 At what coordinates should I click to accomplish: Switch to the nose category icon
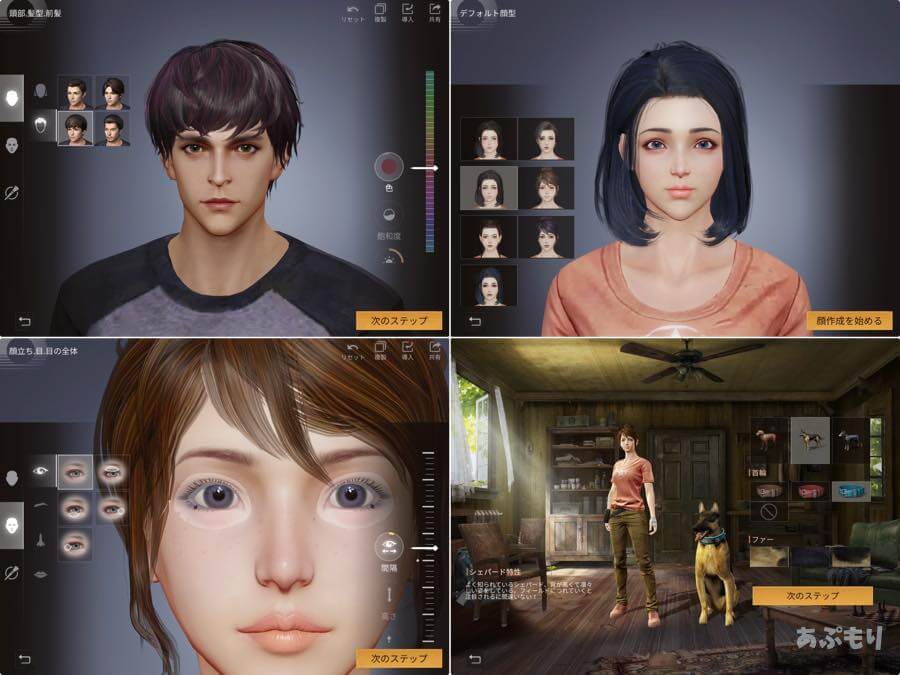[41, 540]
